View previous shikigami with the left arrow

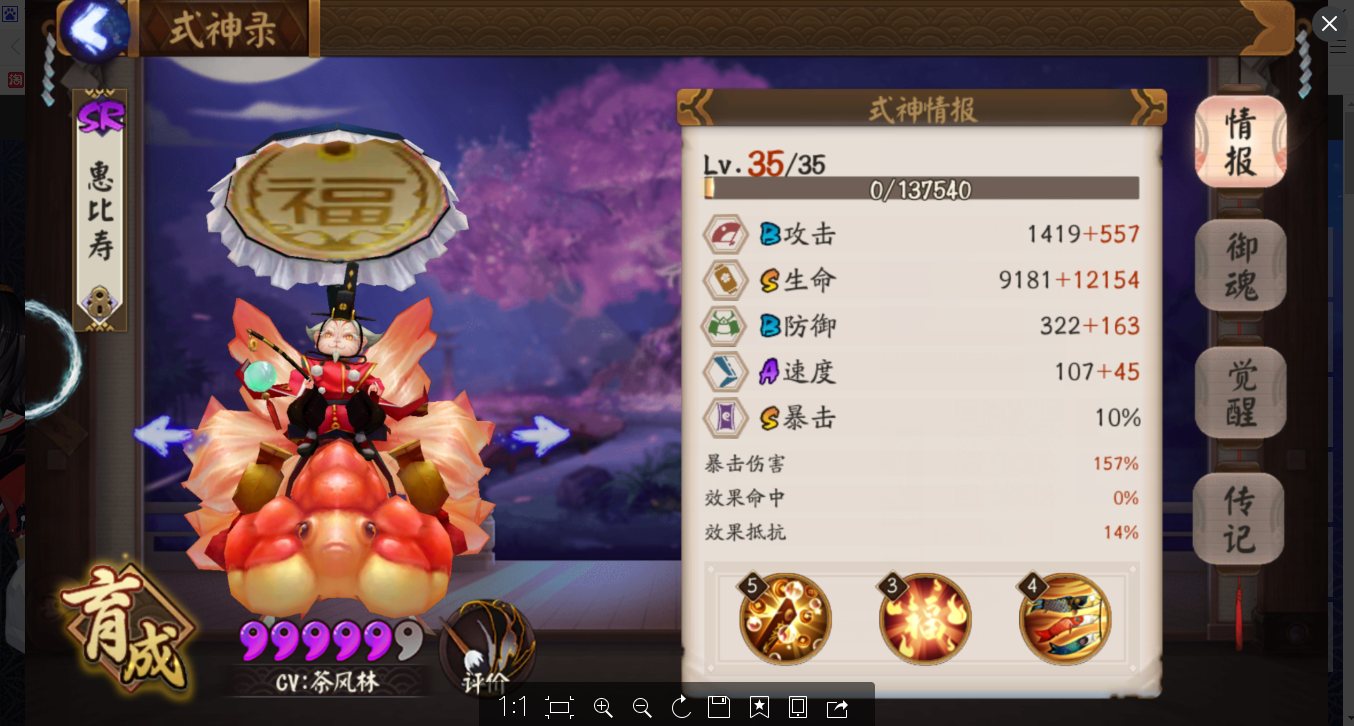pos(163,435)
